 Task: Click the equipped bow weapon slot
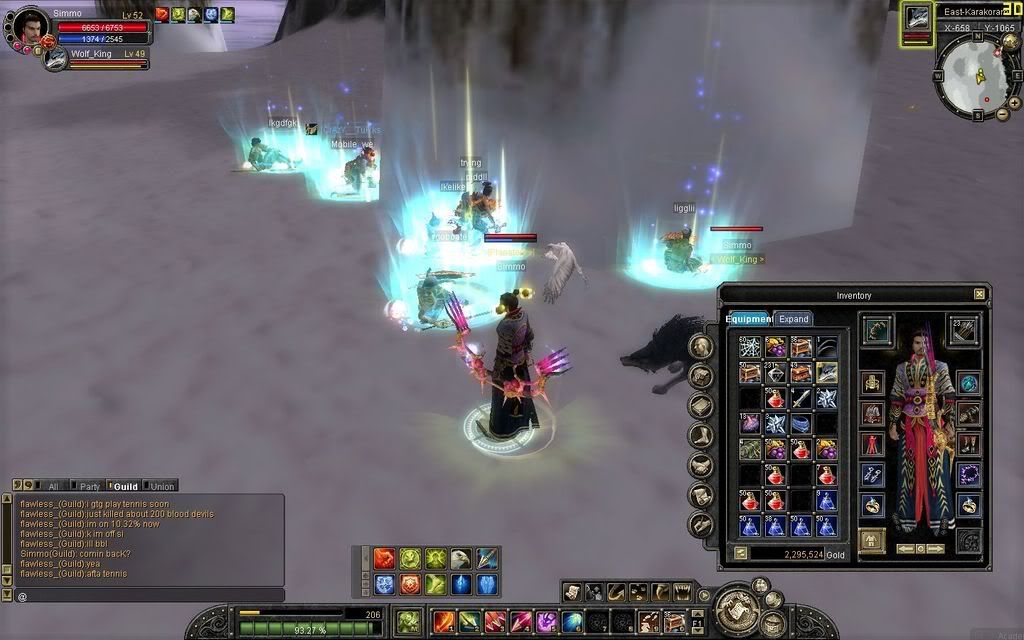[876, 329]
